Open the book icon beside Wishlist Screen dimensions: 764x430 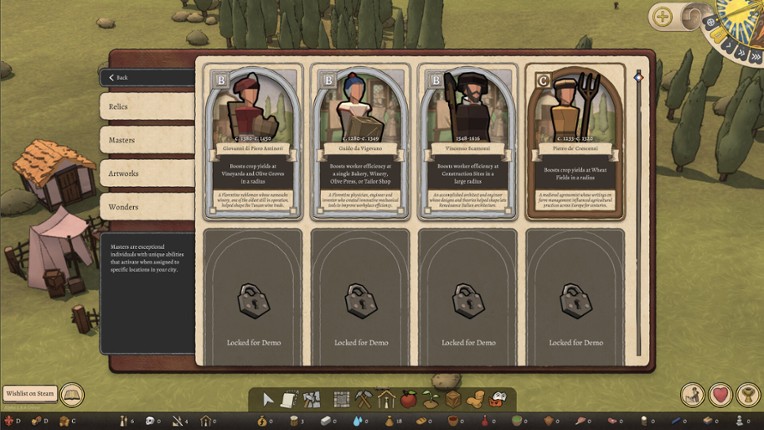tap(72, 394)
